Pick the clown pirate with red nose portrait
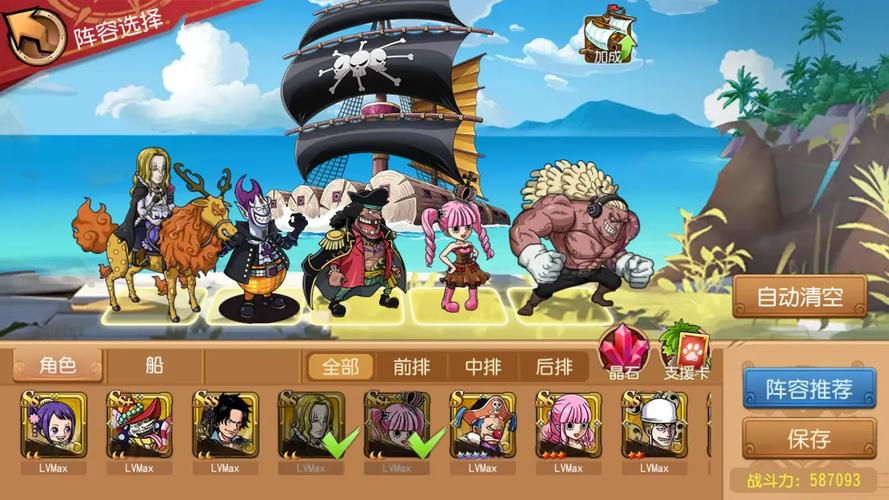The width and height of the screenshot is (889, 500). coord(482,425)
